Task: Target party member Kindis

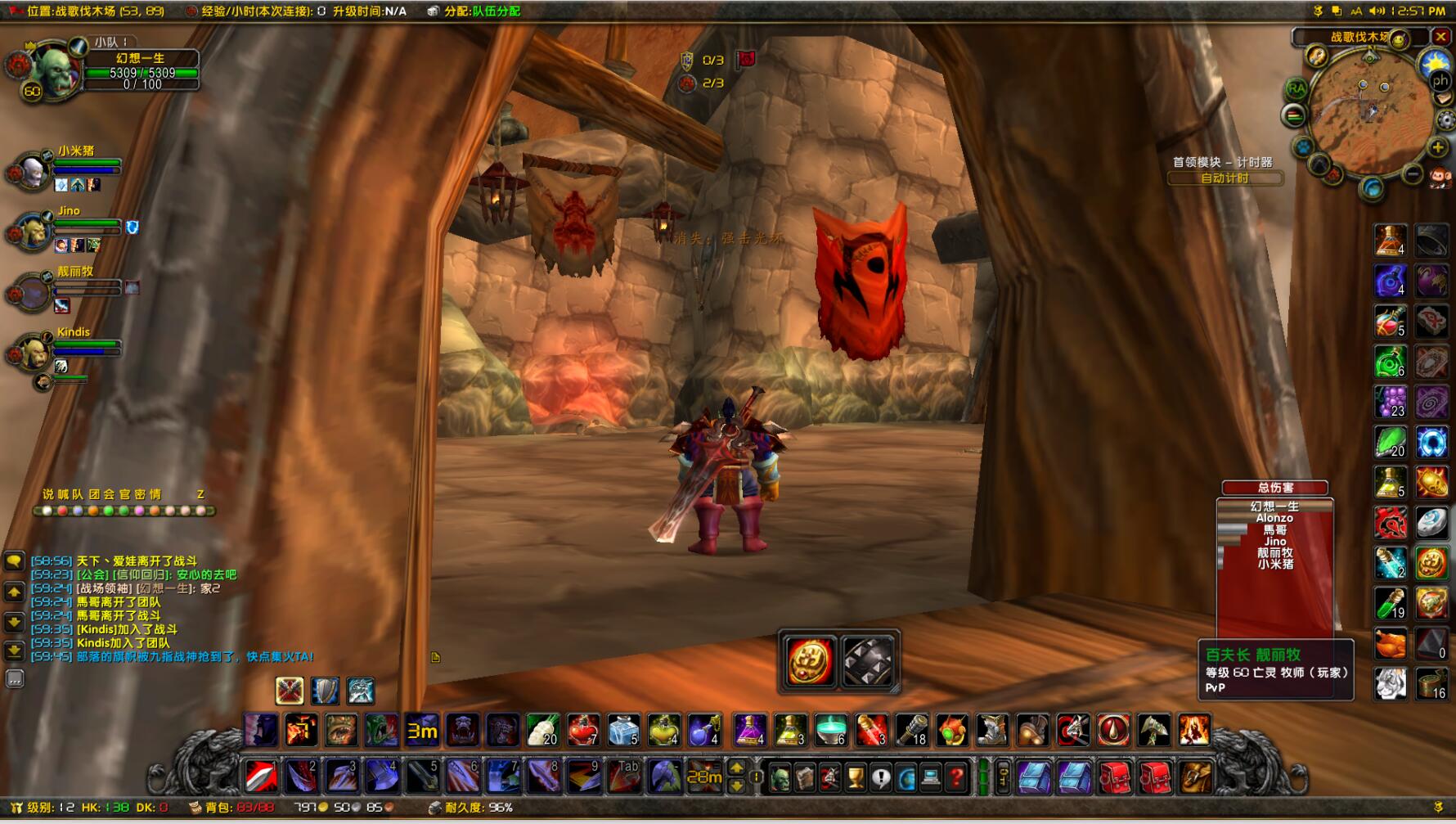Action: pyautogui.click(x=37, y=352)
